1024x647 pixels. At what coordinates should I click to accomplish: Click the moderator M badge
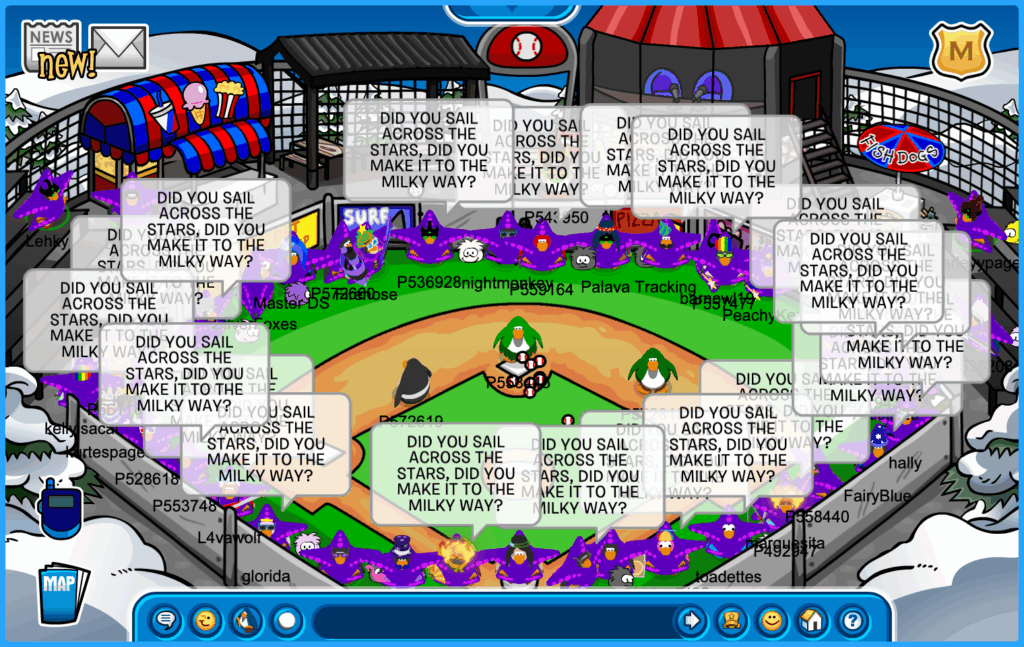960,48
